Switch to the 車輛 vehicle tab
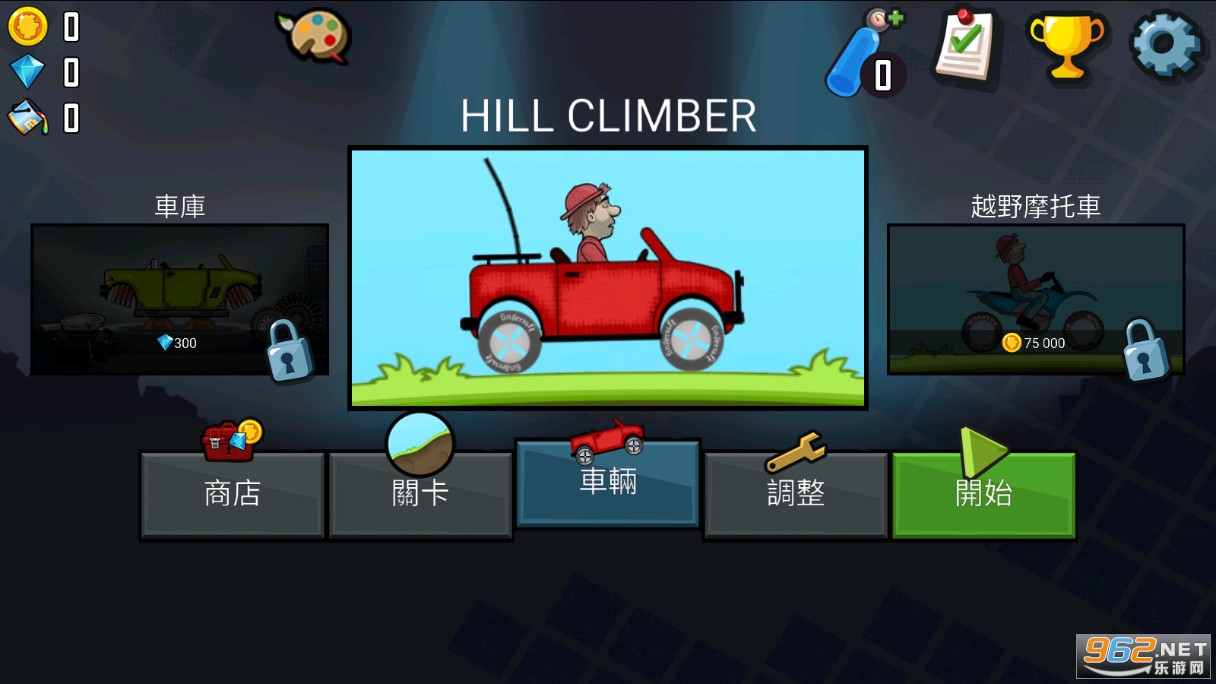 (607, 483)
